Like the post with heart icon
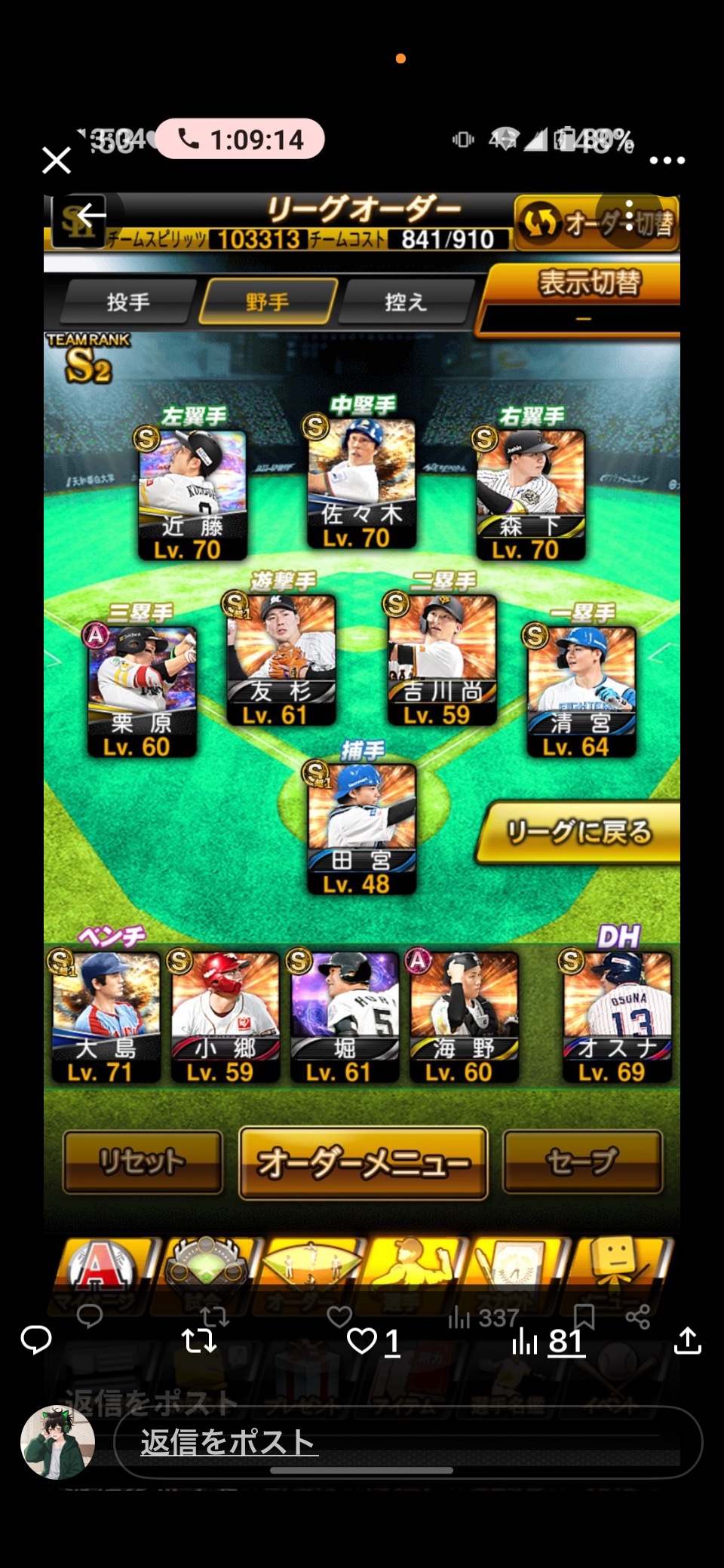Image resolution: width=724 pixels, height=1568 pixels. click(x=362, y=1341)
